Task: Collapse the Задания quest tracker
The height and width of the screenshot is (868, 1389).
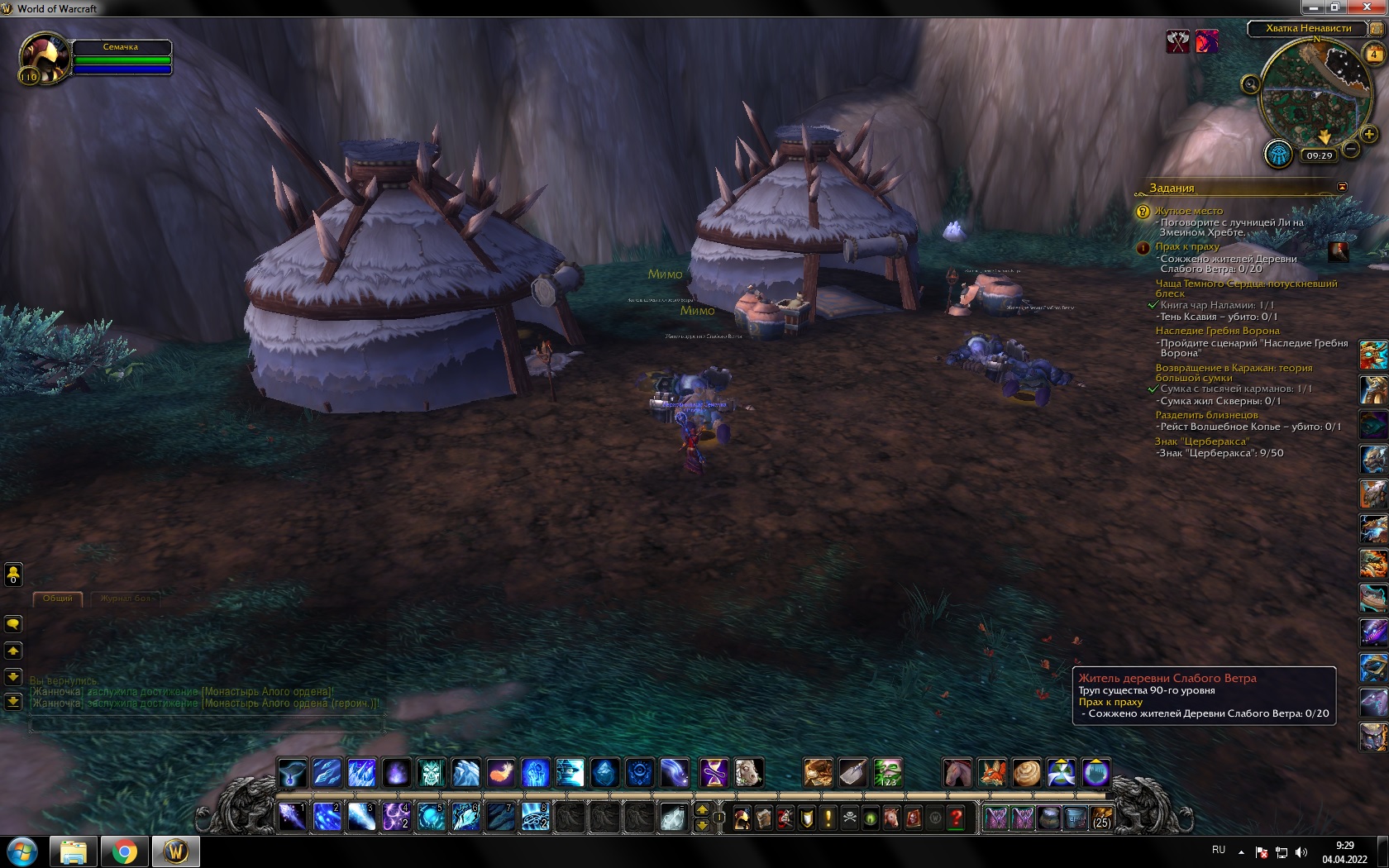Action: (1342, 187)
